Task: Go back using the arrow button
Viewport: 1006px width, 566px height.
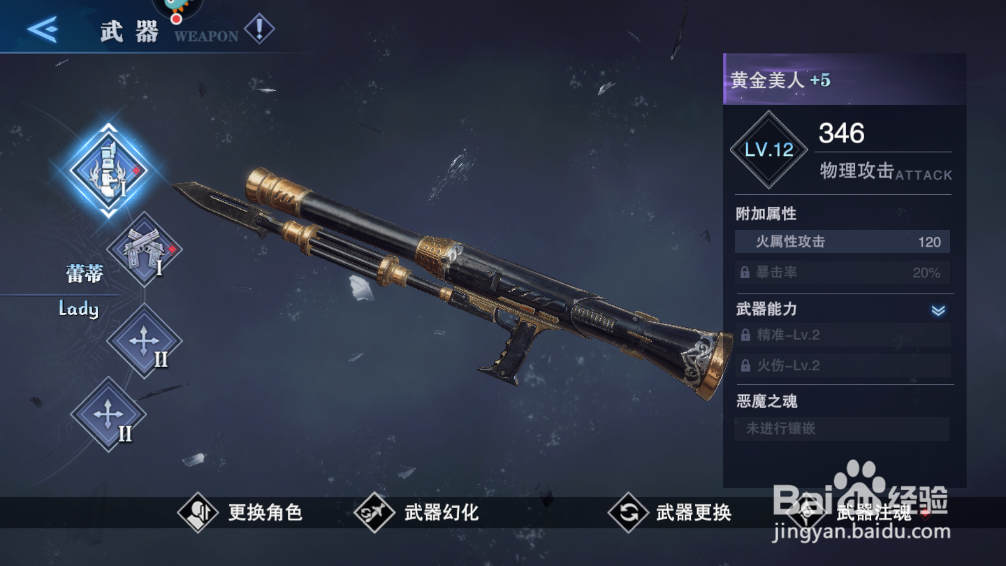Action: [x=42, y=29]
